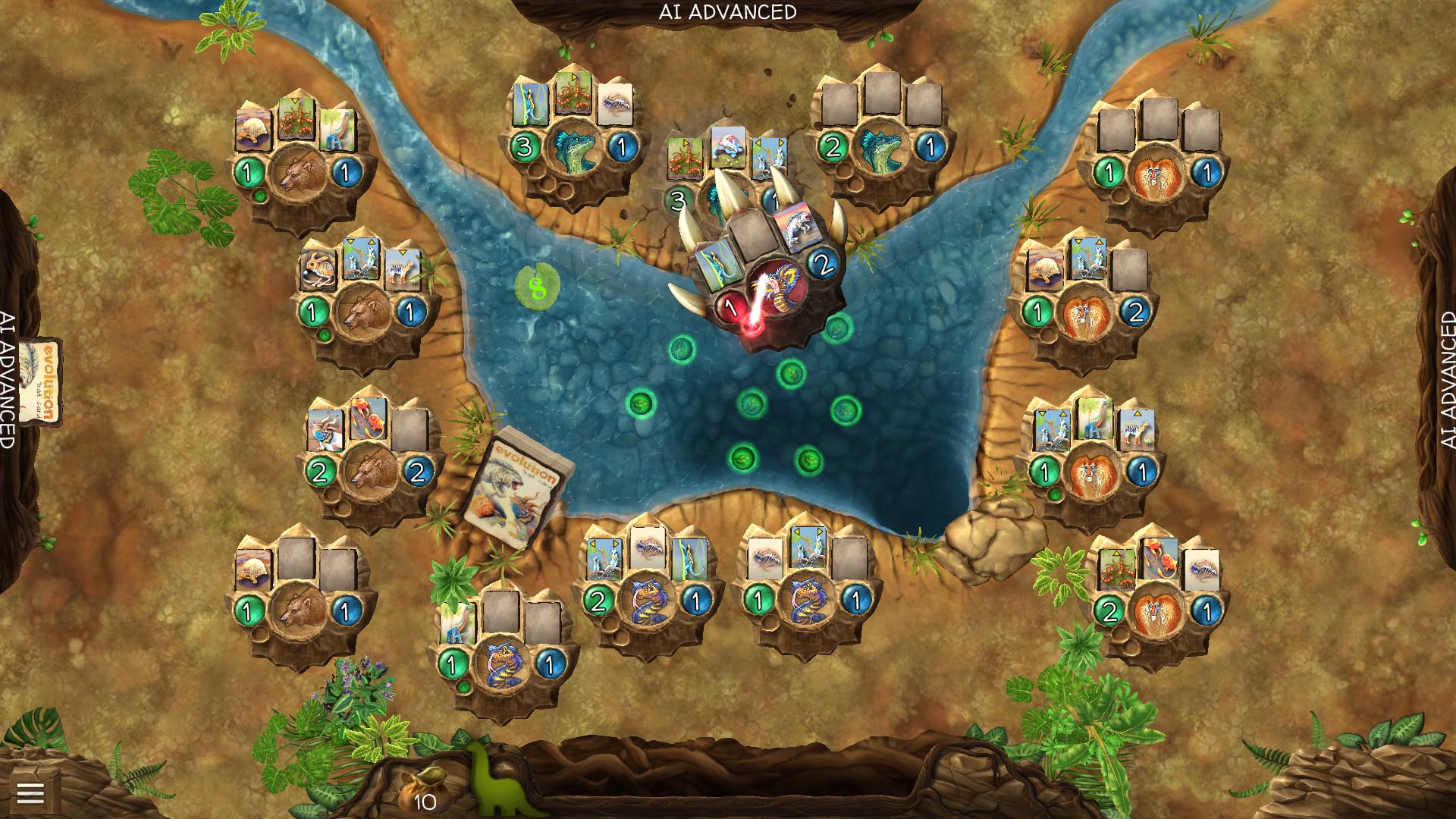Click the yellow 8 plant food counter in the pond
This screenshot has height=819, width=1456.
tap(538, 286)
